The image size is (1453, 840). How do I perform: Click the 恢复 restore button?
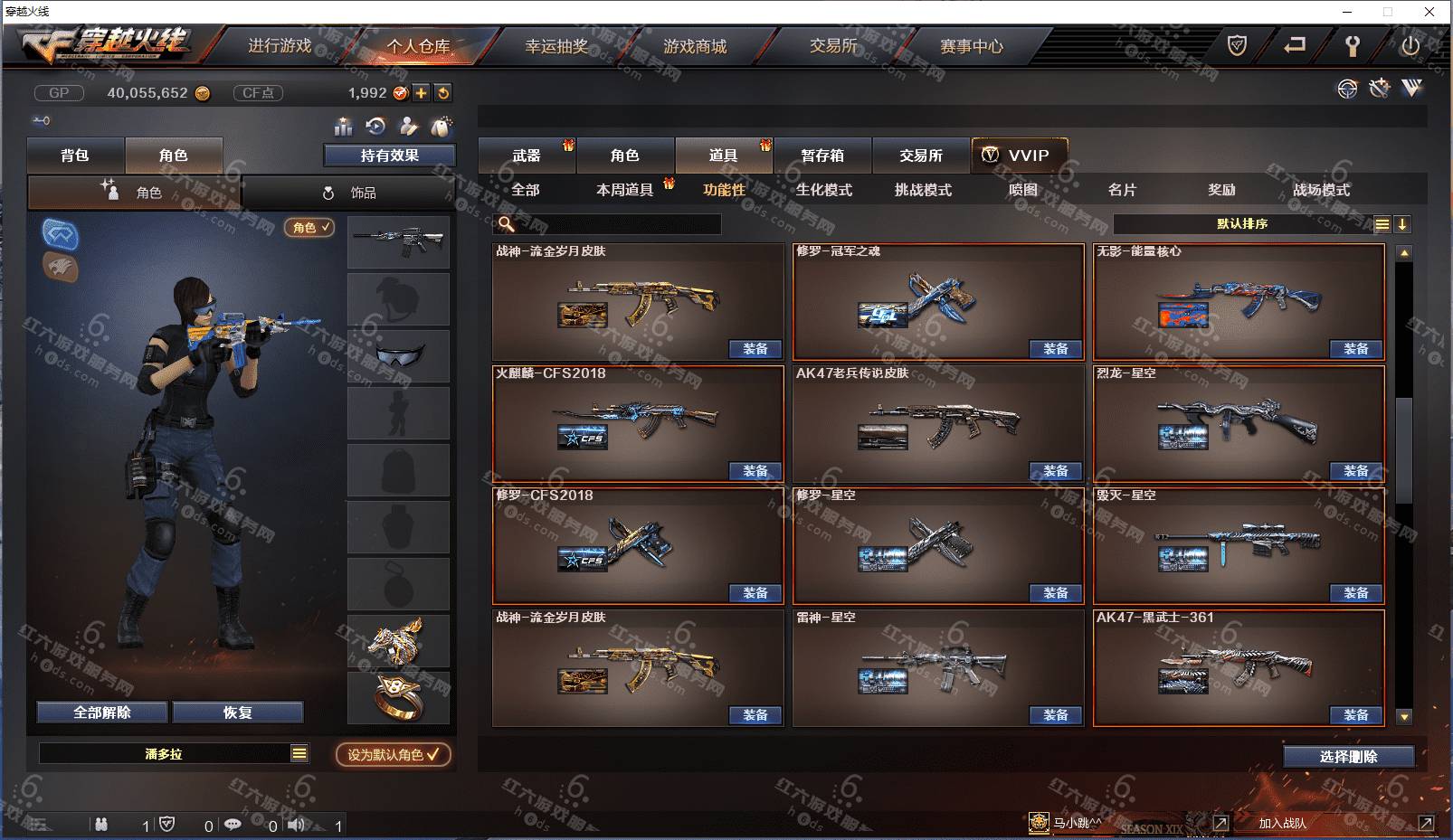click(x=238, y=713)
